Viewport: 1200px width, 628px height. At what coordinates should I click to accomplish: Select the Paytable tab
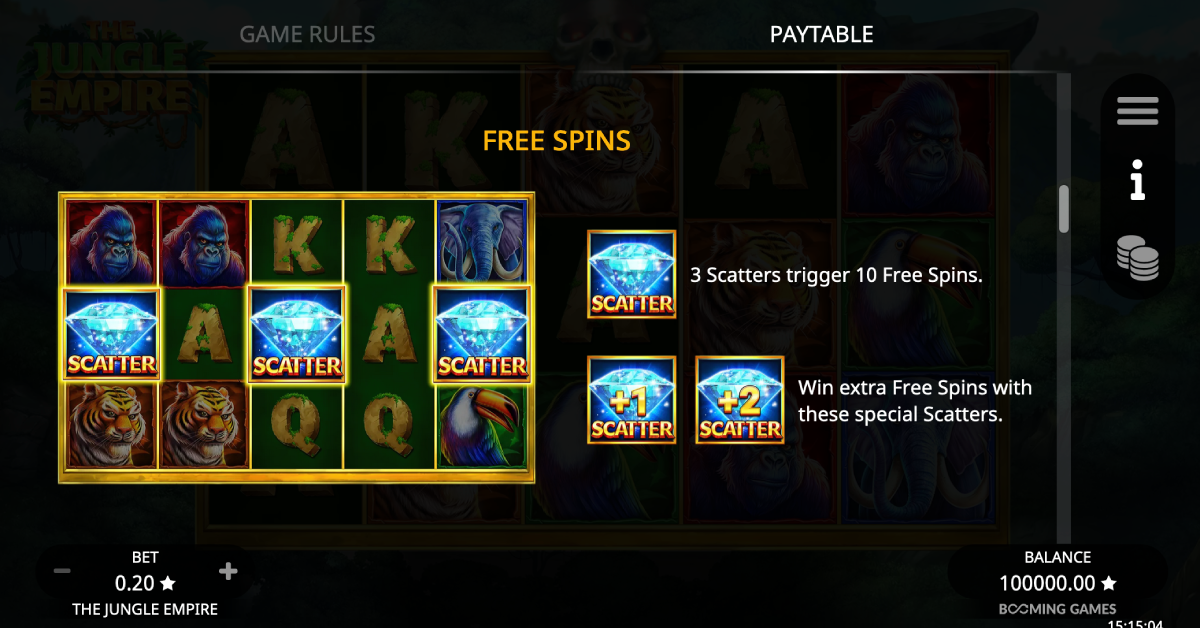tap(821, 35)
